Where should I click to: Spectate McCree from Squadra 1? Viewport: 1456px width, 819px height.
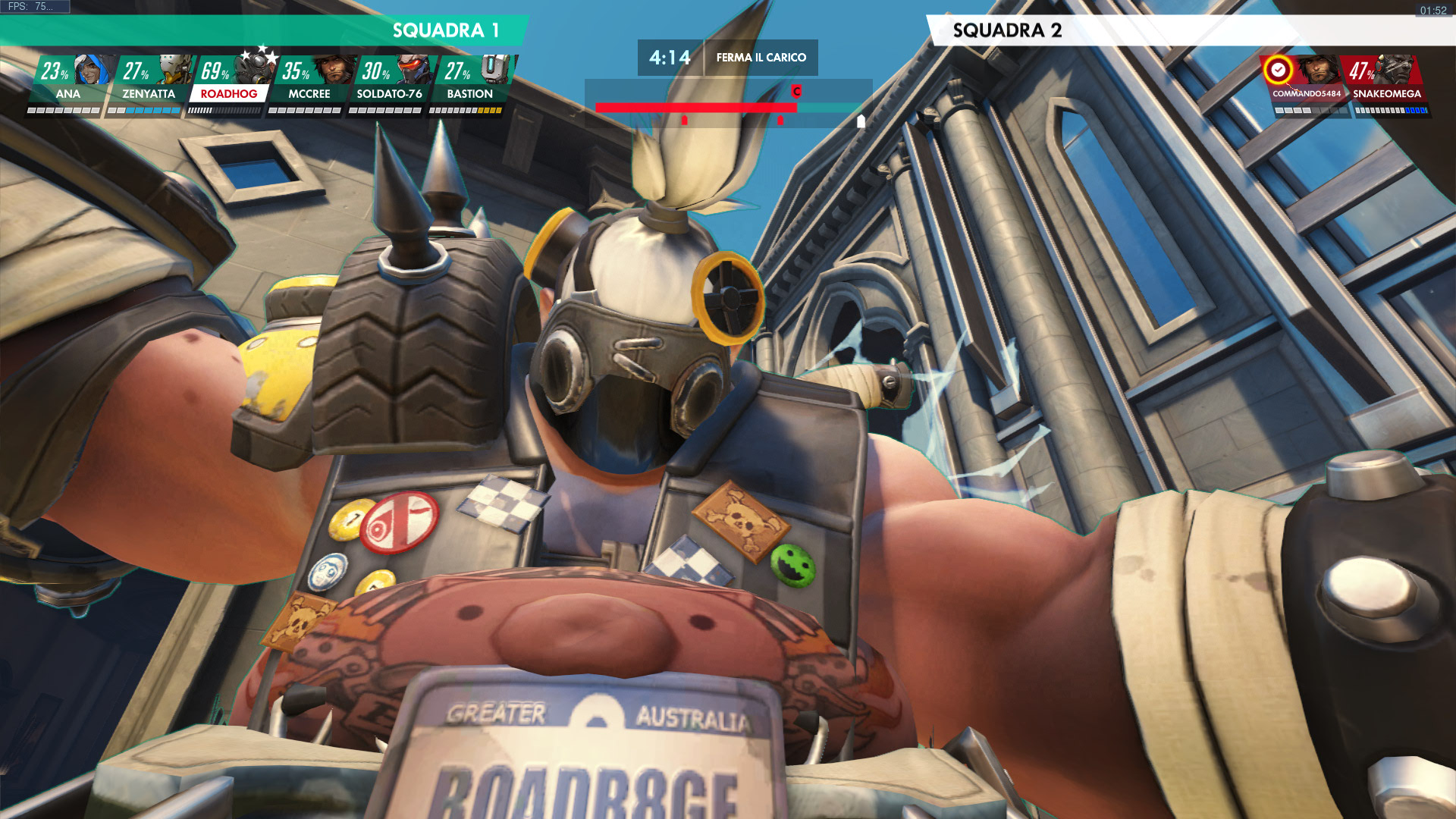tap(309, 84)
